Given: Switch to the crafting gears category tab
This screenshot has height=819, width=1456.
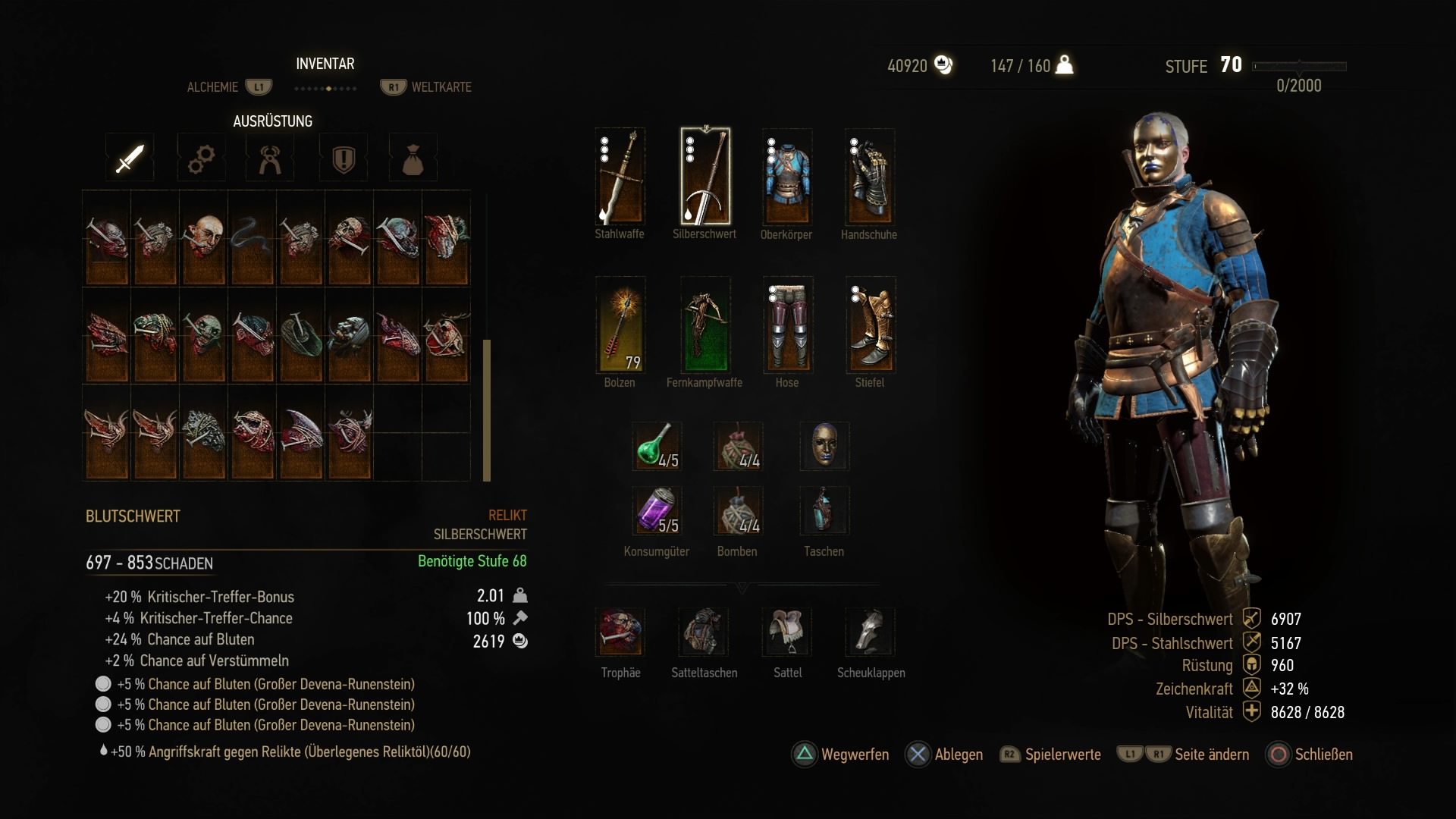Looking at the screenshot, I should [201, 158].
